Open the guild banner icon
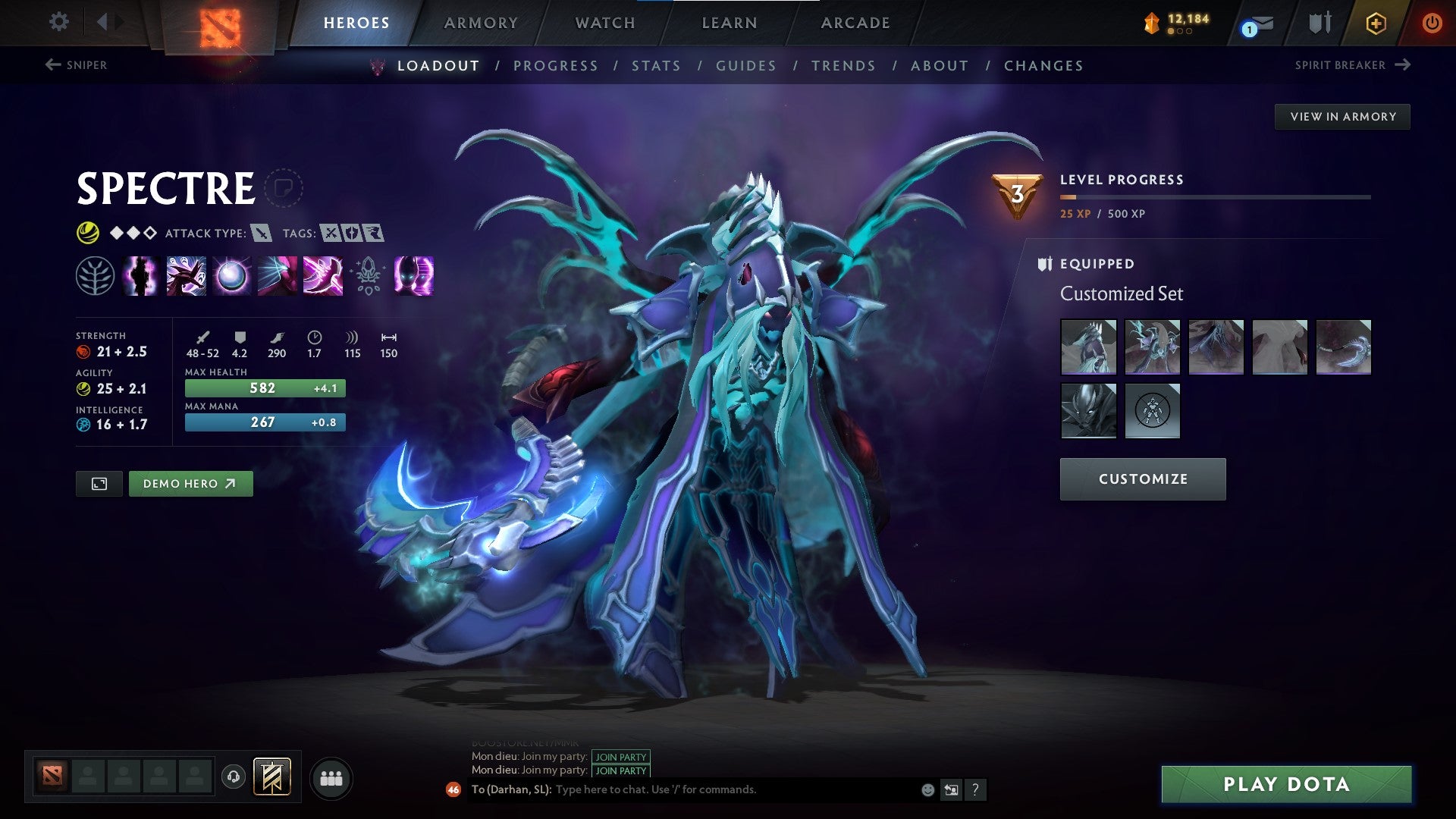The width and height of the screenshot is (1456, 819). pos(272,777)
